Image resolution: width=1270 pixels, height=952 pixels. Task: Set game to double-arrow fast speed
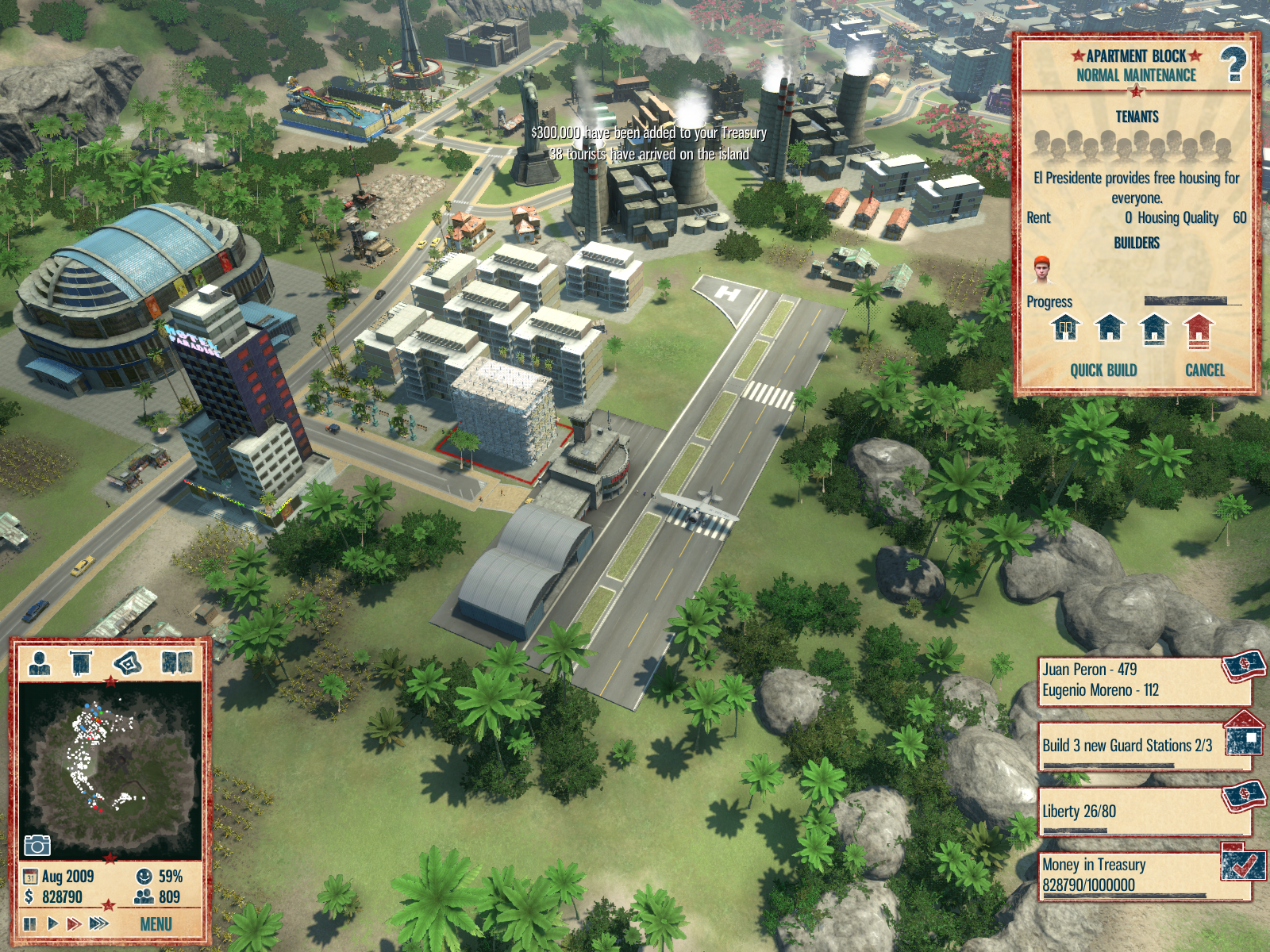[x=74, y=923]
